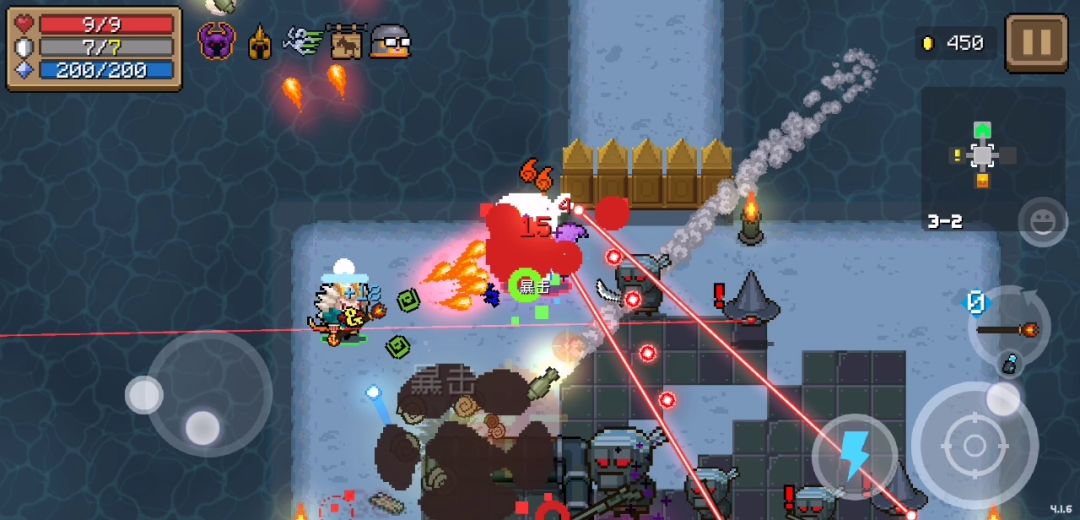
Task: Tap the crosshair attack button
Action: 974,445
